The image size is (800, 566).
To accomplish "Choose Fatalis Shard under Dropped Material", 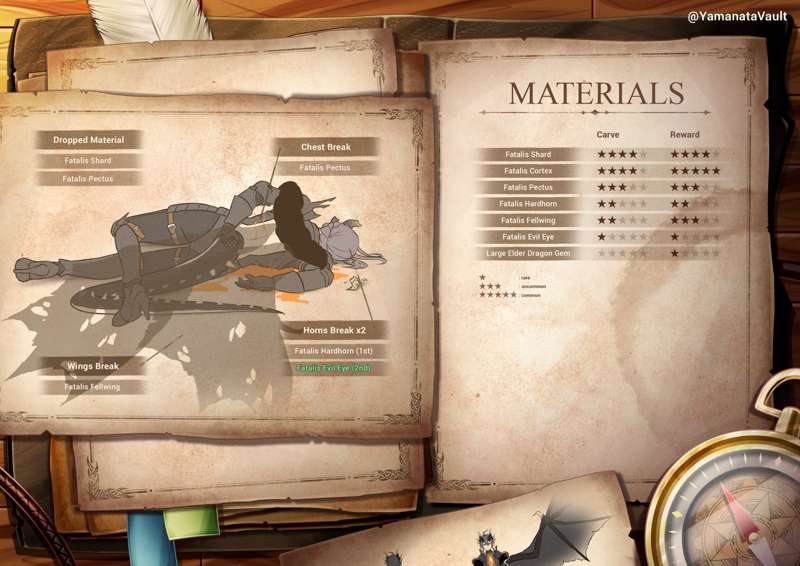I will 87,160.
